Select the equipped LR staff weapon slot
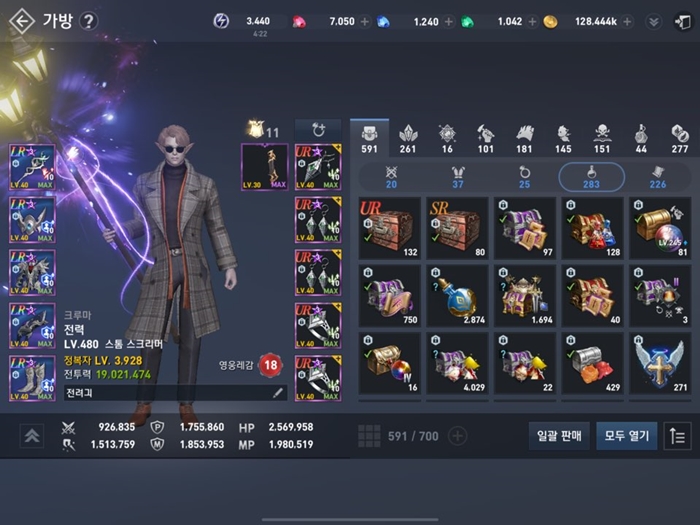700x525 pixels. 32,166
